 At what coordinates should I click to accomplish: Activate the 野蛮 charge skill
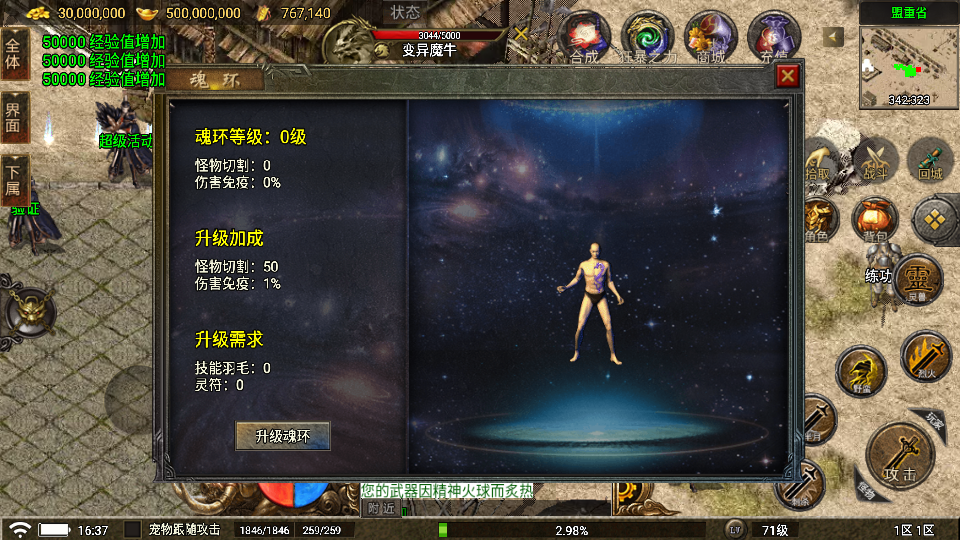click(860, 372)
